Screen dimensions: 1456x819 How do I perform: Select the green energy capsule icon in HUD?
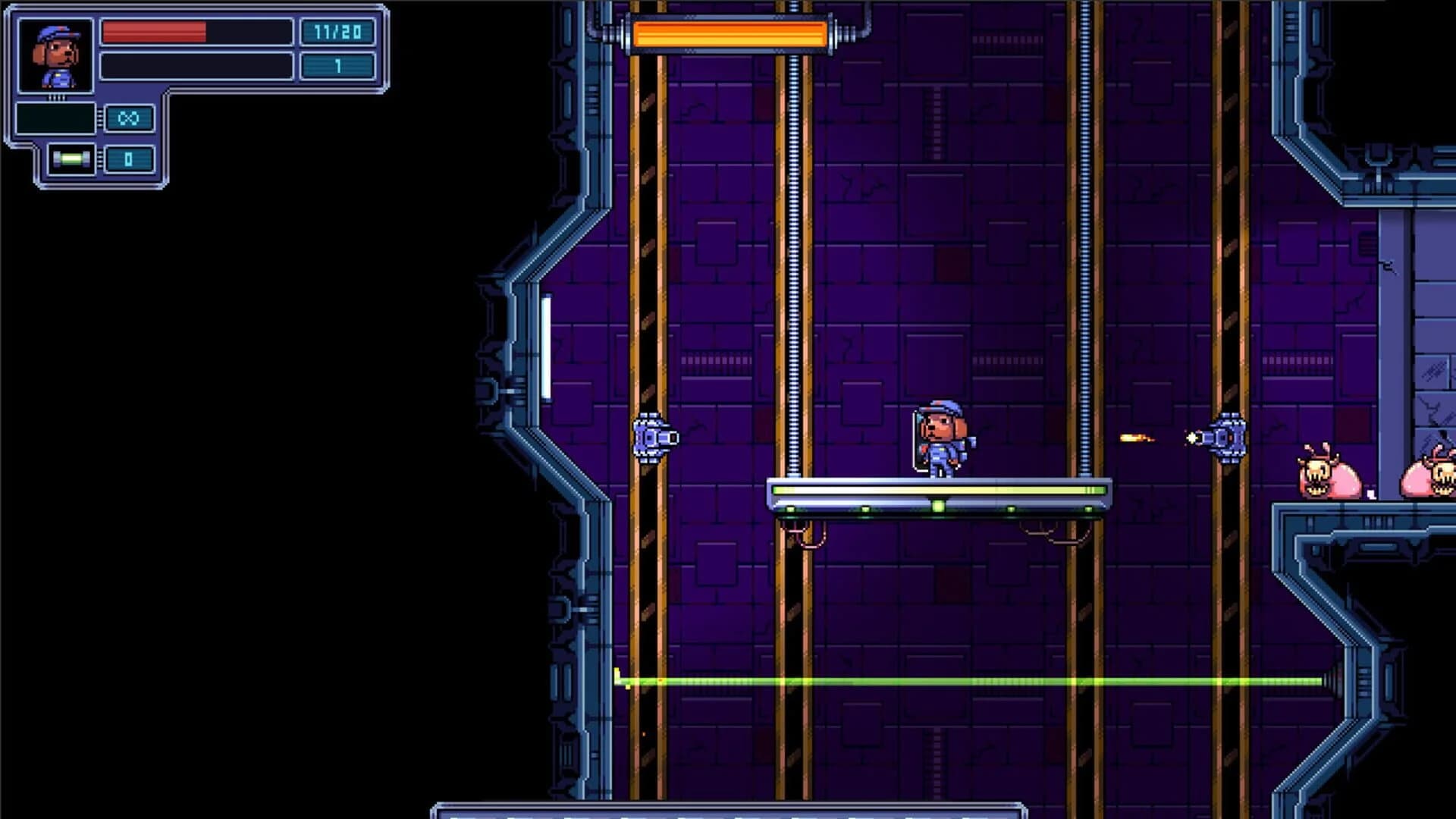[72, 159]
